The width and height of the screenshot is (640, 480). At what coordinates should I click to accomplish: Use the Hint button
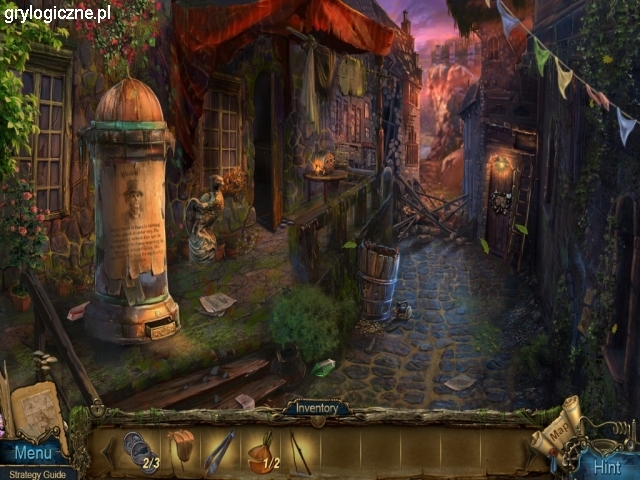606,466
